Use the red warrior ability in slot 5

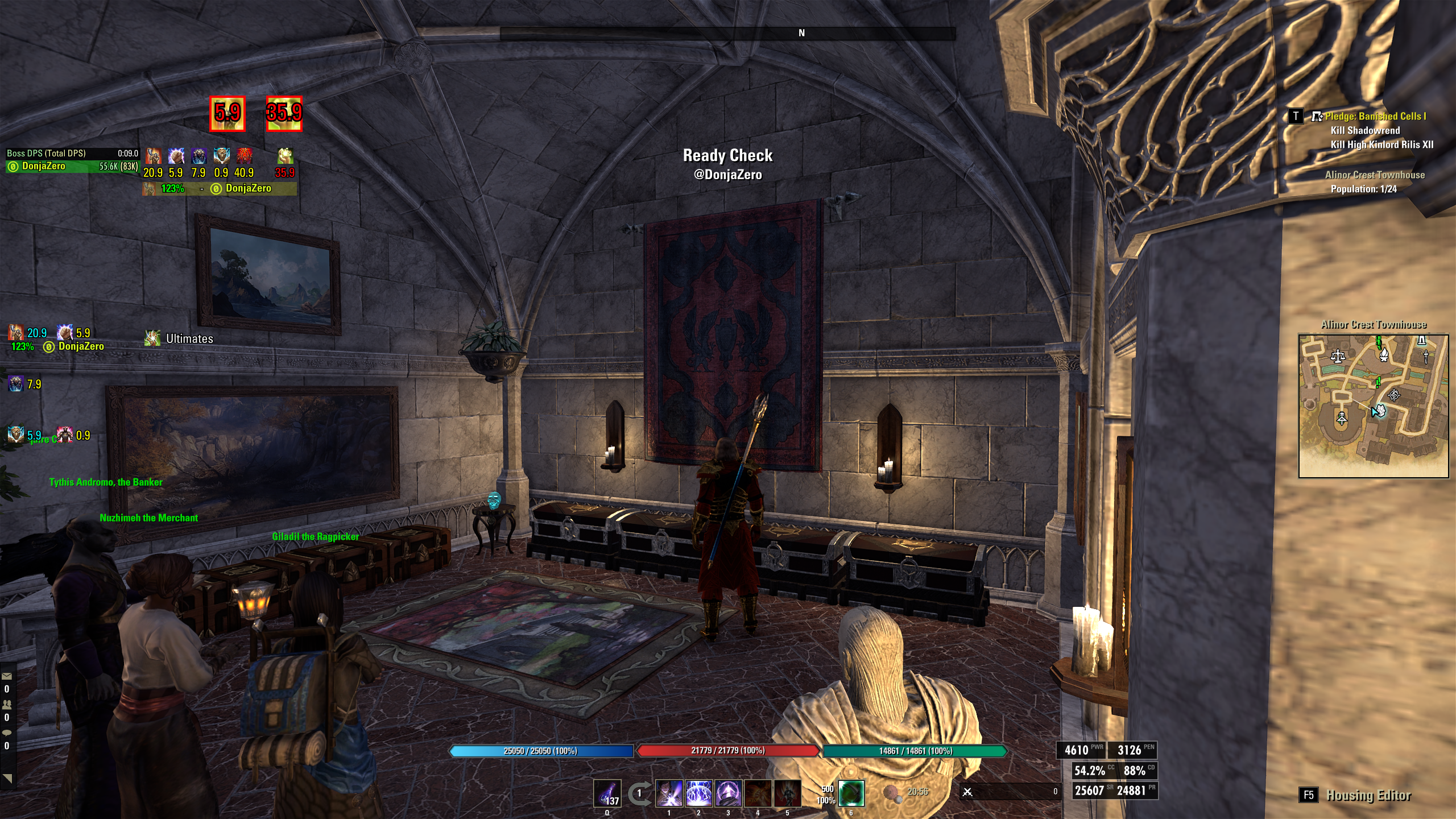[788, 793]
